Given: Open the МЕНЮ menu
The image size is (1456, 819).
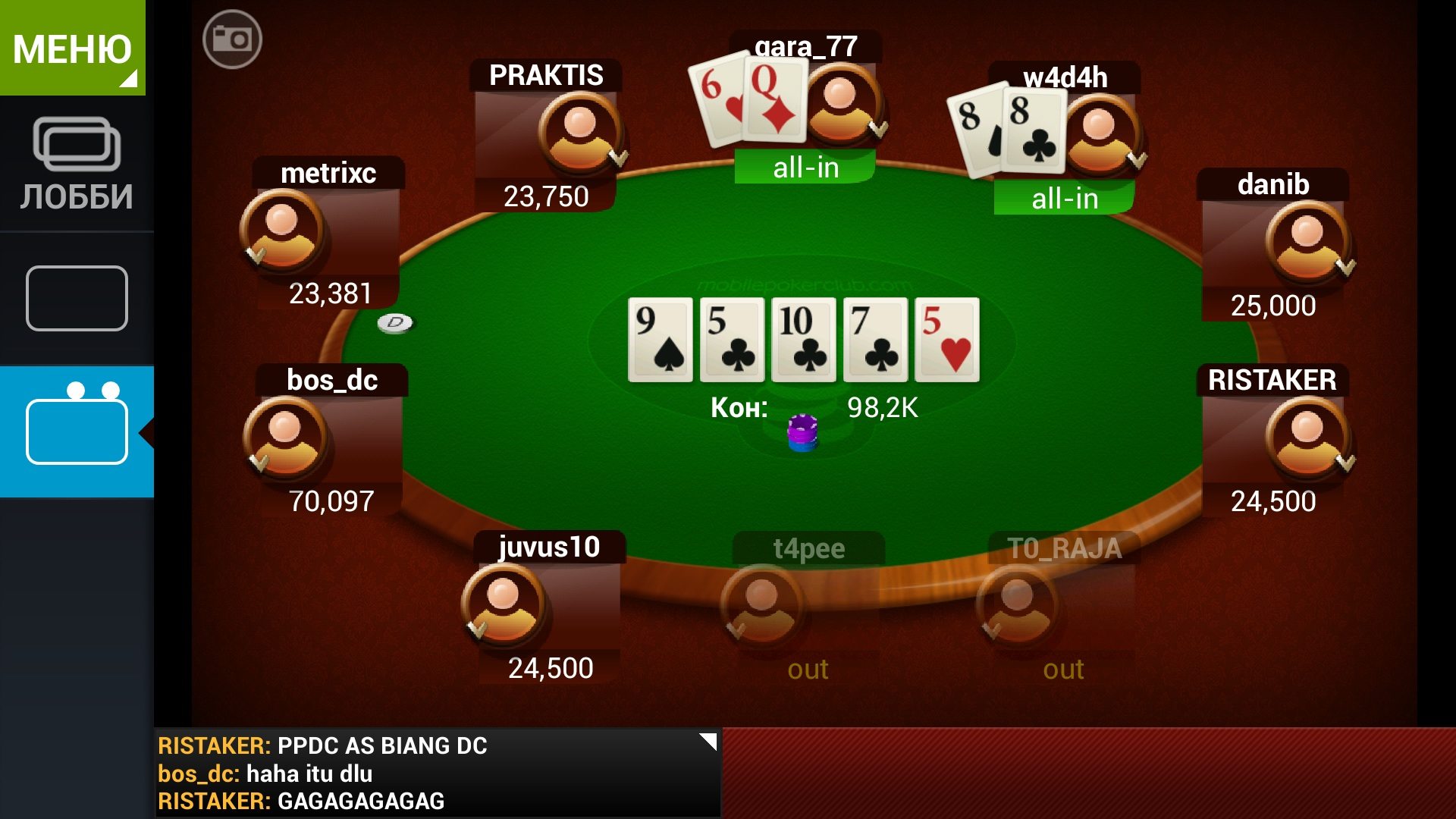Looking at the screenshot, I should (73, 49).
